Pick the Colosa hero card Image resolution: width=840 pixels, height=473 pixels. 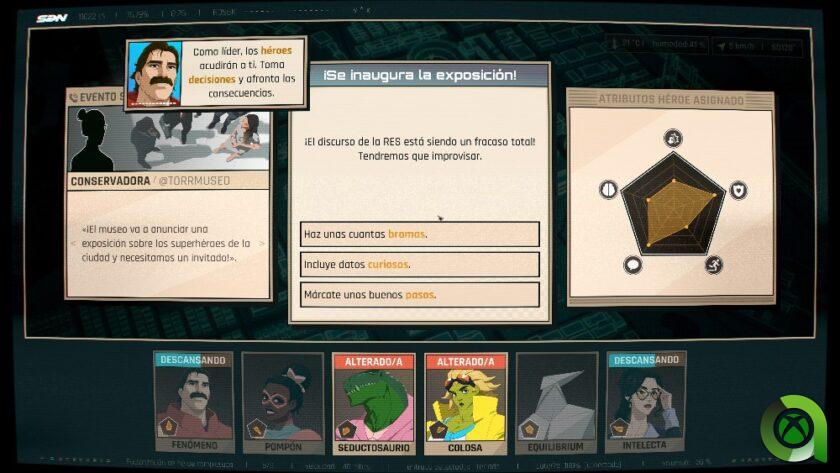465,402
